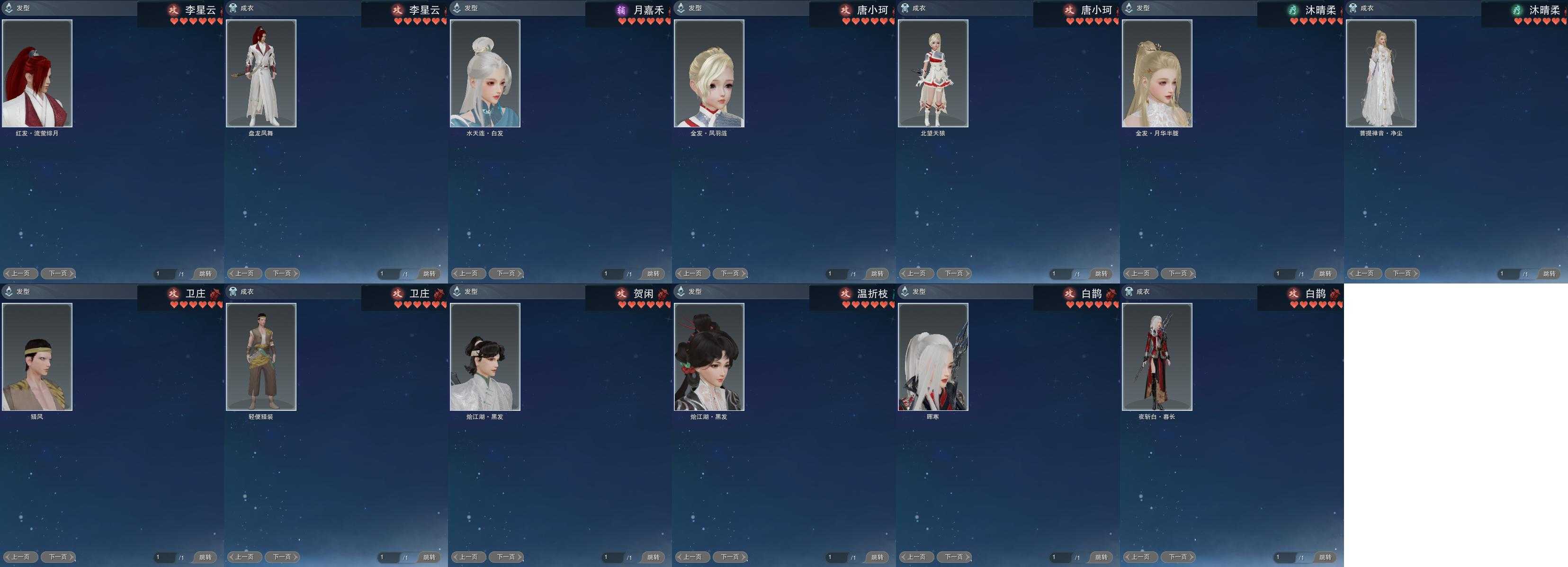Select the 金发·凤羽涟 hairstyle thumbnail
The width and height of the screenshot is (1568, 567).
coord(709,73)
